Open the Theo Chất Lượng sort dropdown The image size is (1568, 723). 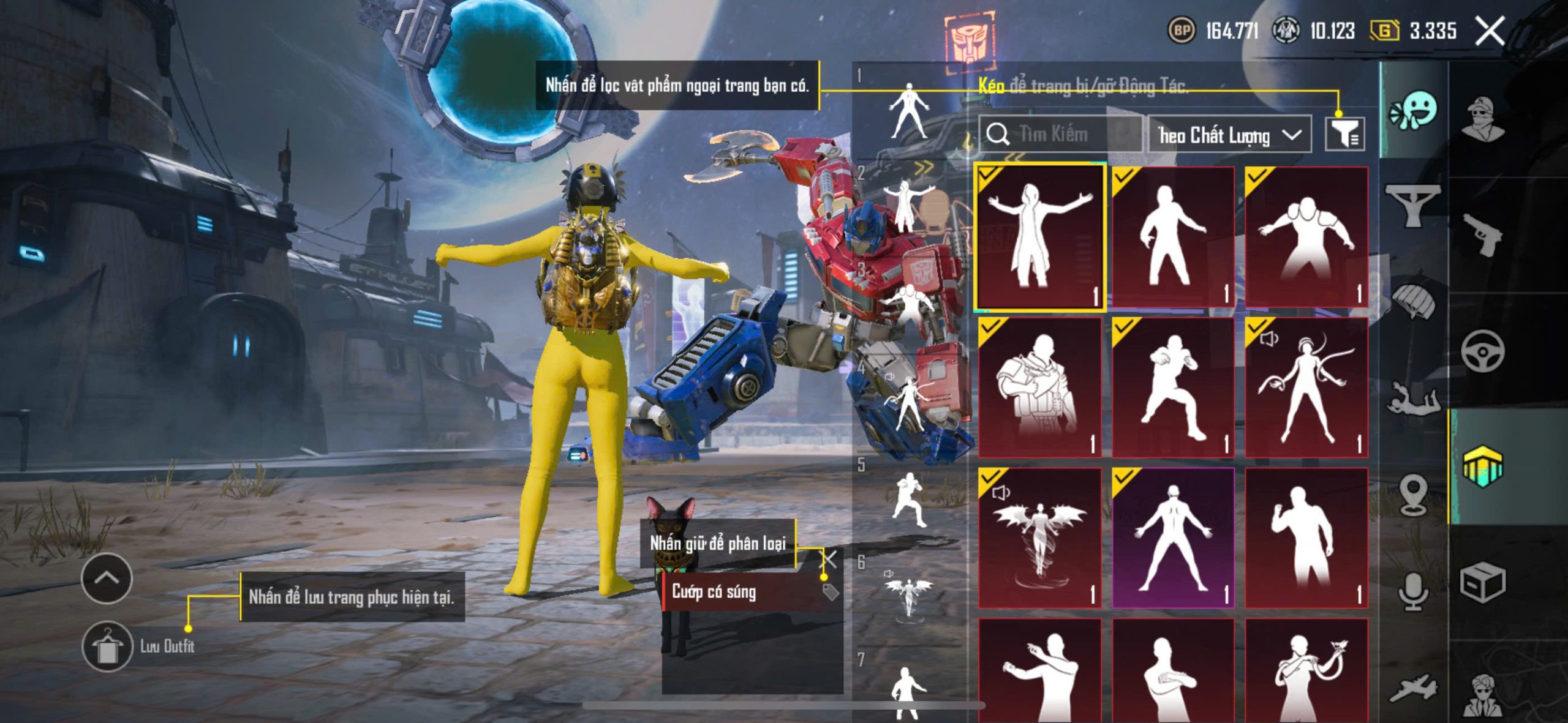click(x=1229, y=135)
